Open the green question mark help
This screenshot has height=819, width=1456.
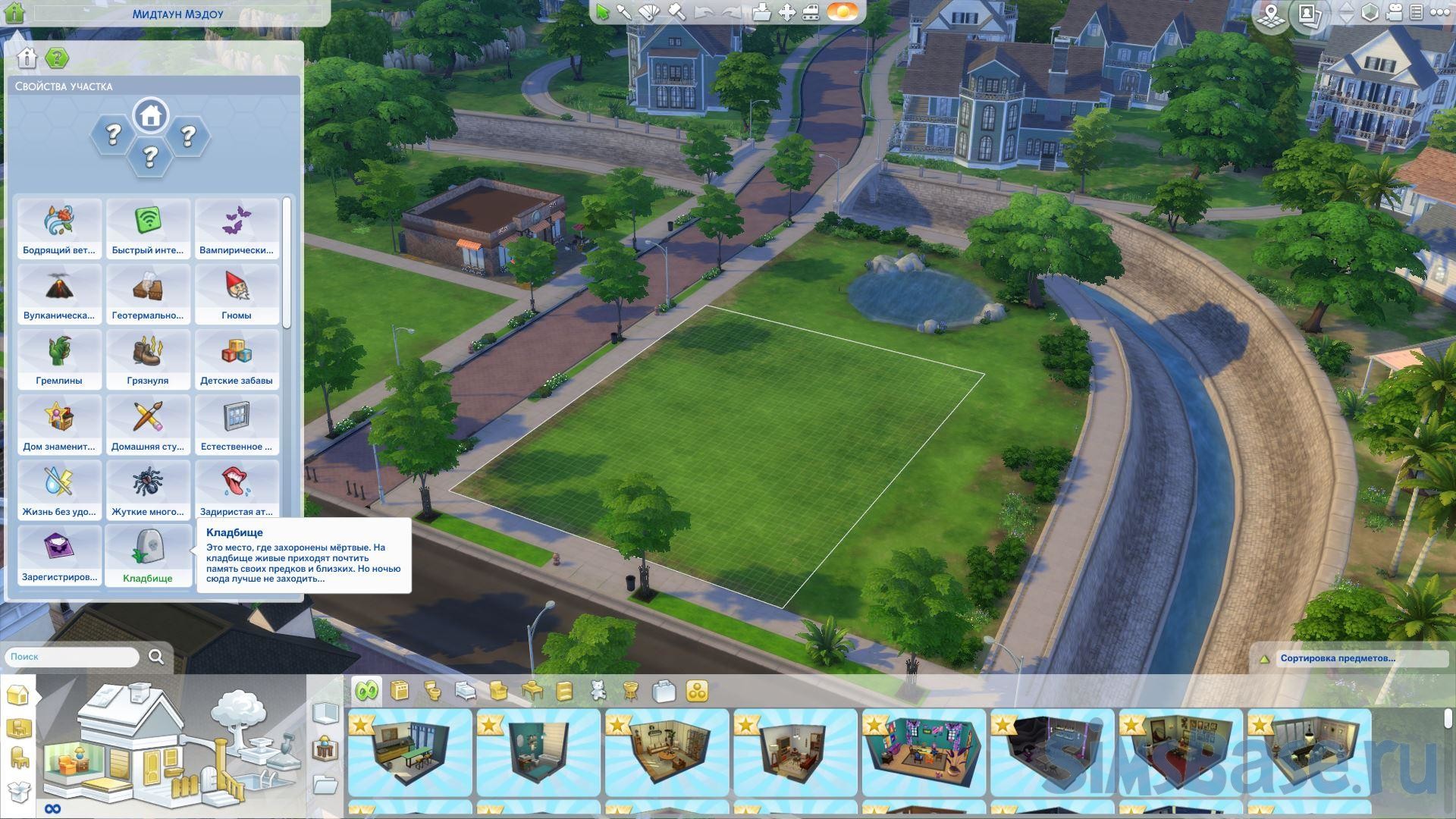(x=56, y=58)
